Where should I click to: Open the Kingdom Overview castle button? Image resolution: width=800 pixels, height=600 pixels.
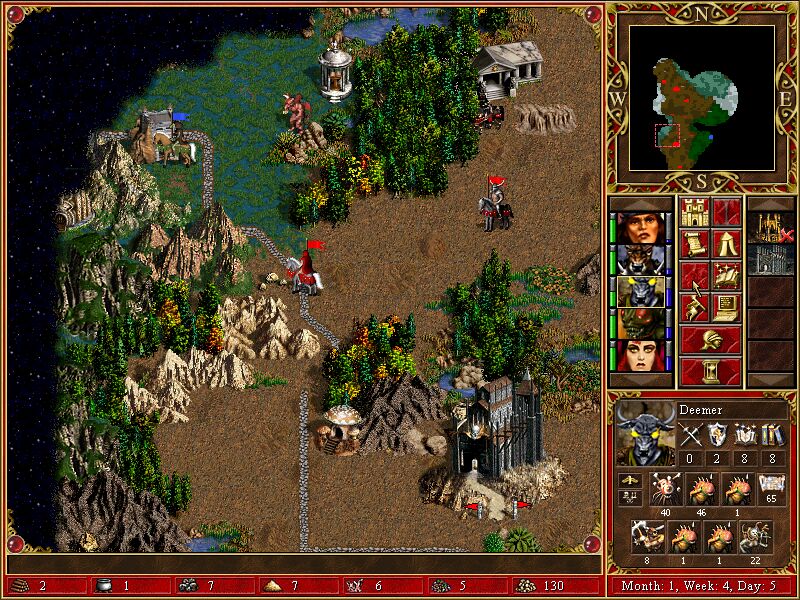[x=694, y=212]
